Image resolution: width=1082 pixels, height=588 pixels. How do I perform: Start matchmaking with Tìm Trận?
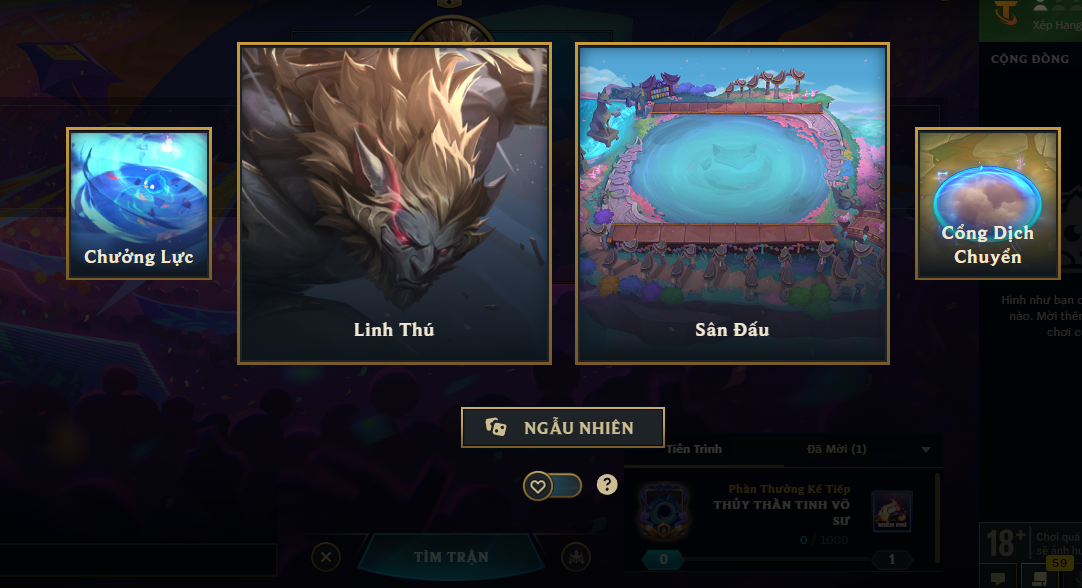(449, 557)
